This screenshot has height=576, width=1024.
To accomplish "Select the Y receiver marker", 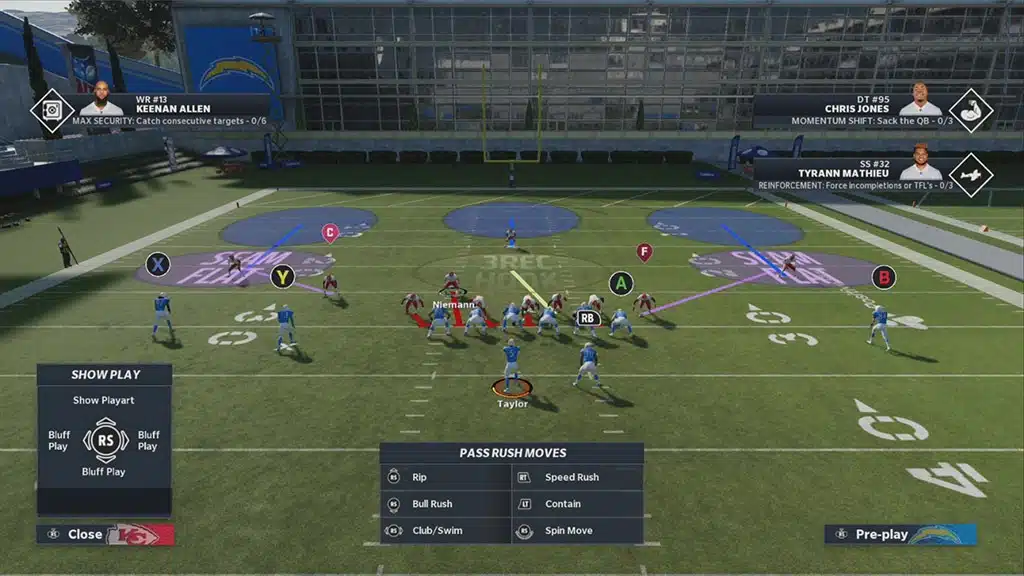I will click(283, 277).
